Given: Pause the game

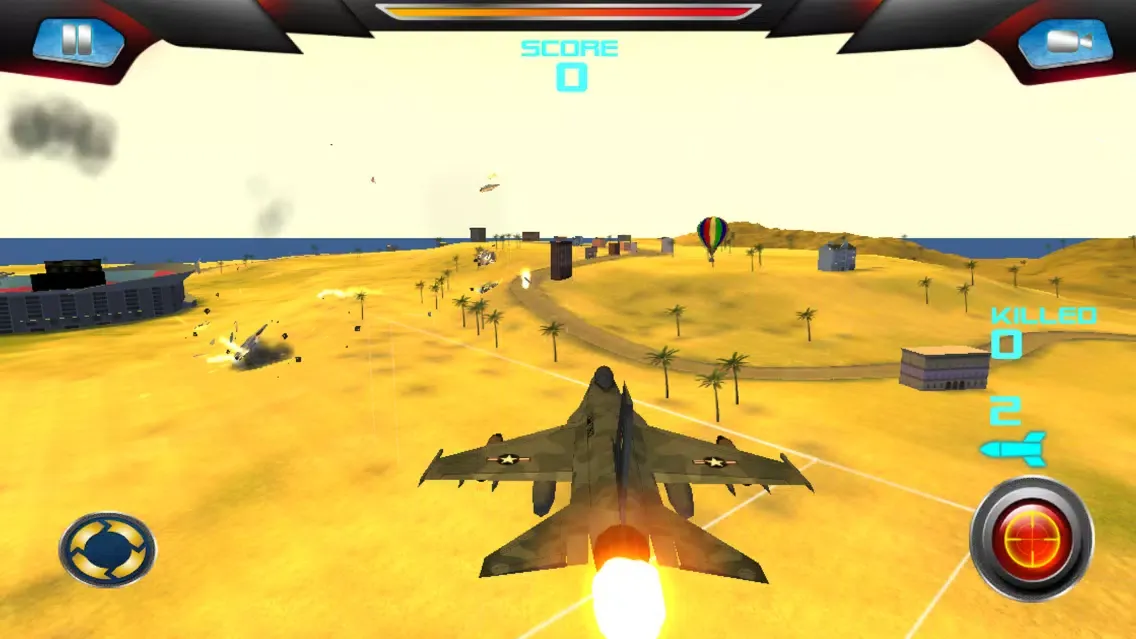Looking at the screenshot, I should pyautogui.click(x=77, y=41).
